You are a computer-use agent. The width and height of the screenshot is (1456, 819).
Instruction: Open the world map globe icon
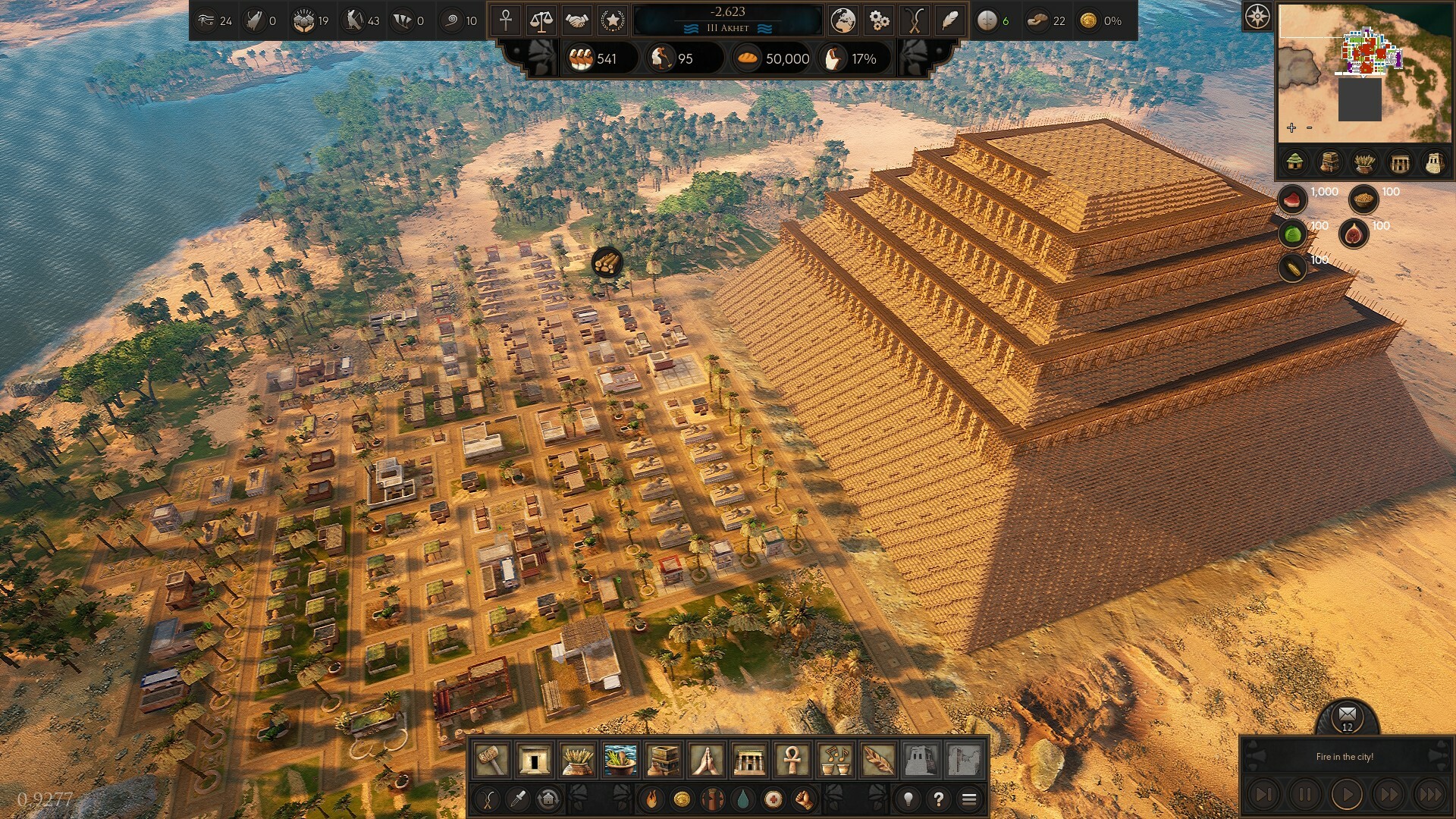(844, 21)
